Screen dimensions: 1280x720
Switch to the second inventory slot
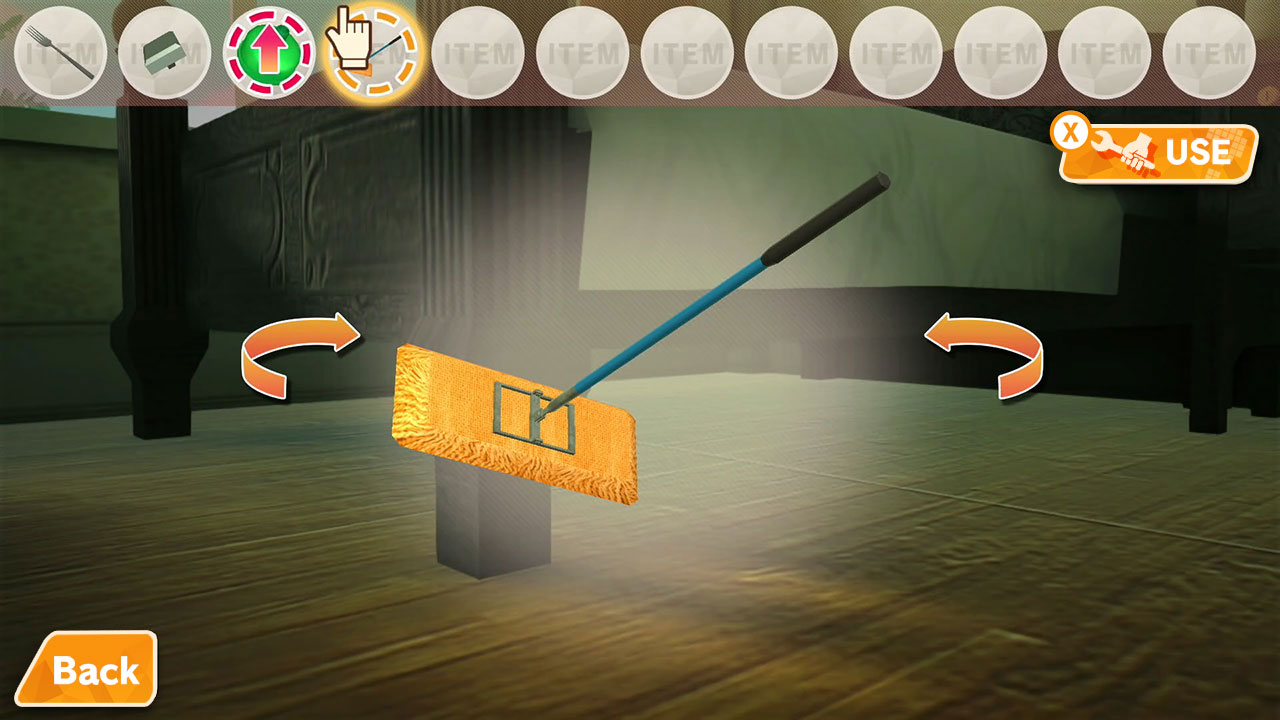click(x=165, y=52)
